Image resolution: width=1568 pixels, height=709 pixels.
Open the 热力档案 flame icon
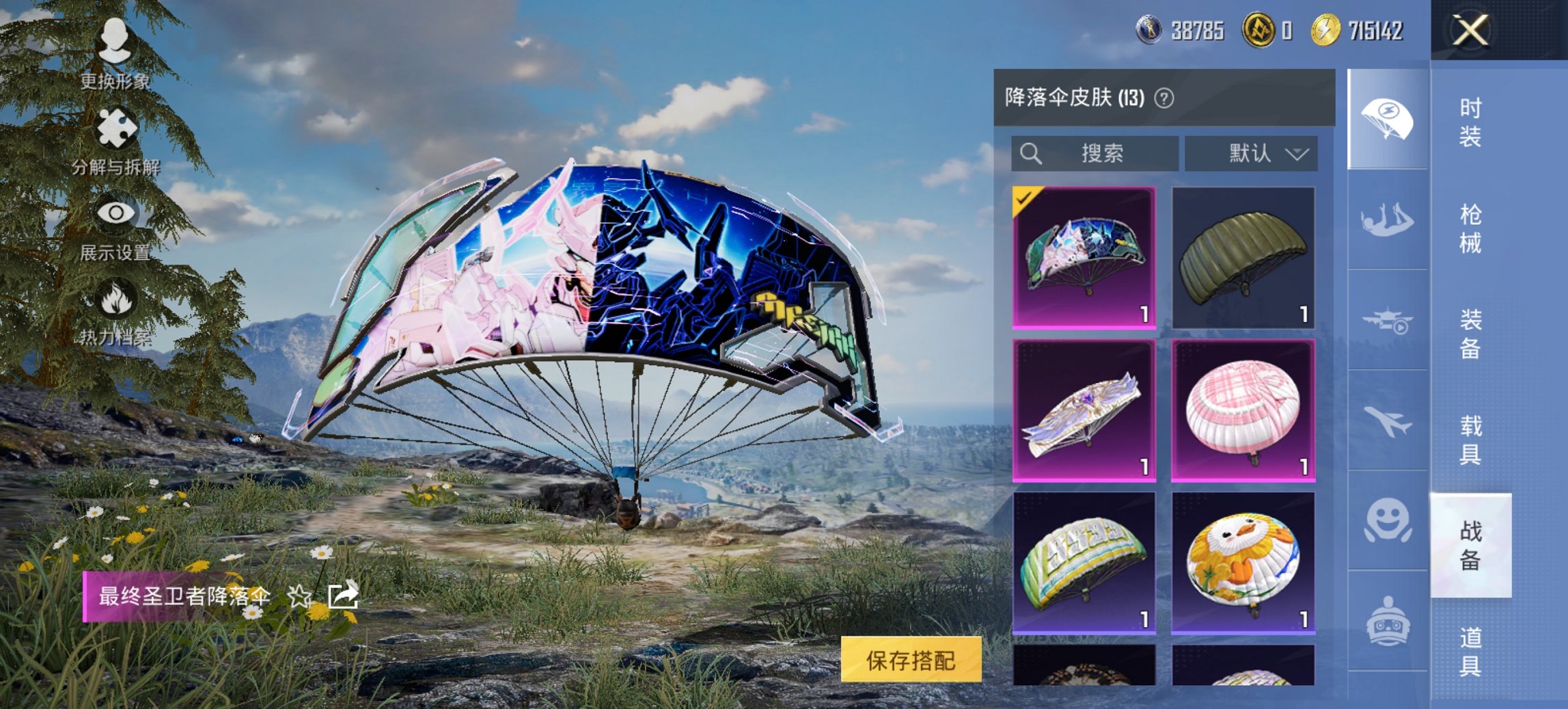point(116,297)
